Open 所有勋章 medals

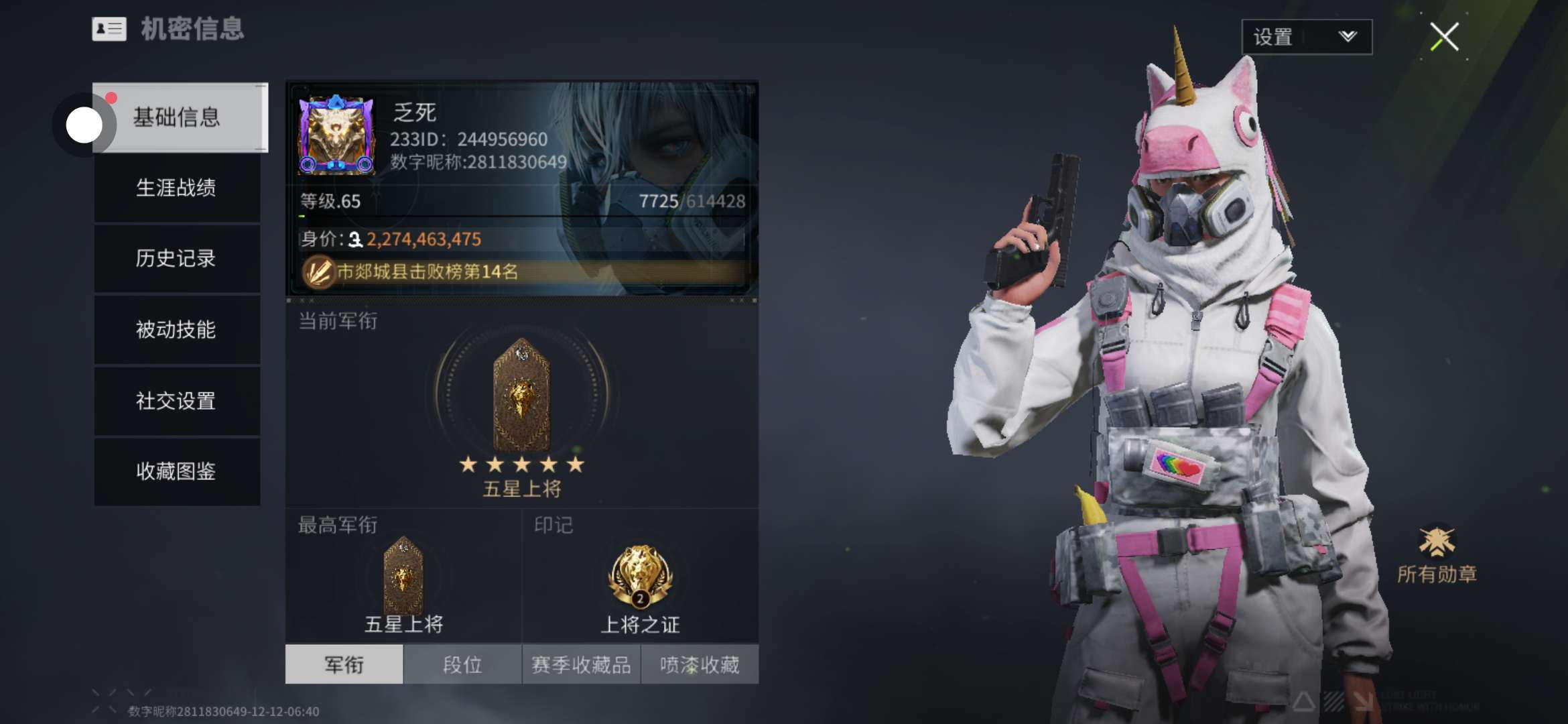coord(1437,554)
